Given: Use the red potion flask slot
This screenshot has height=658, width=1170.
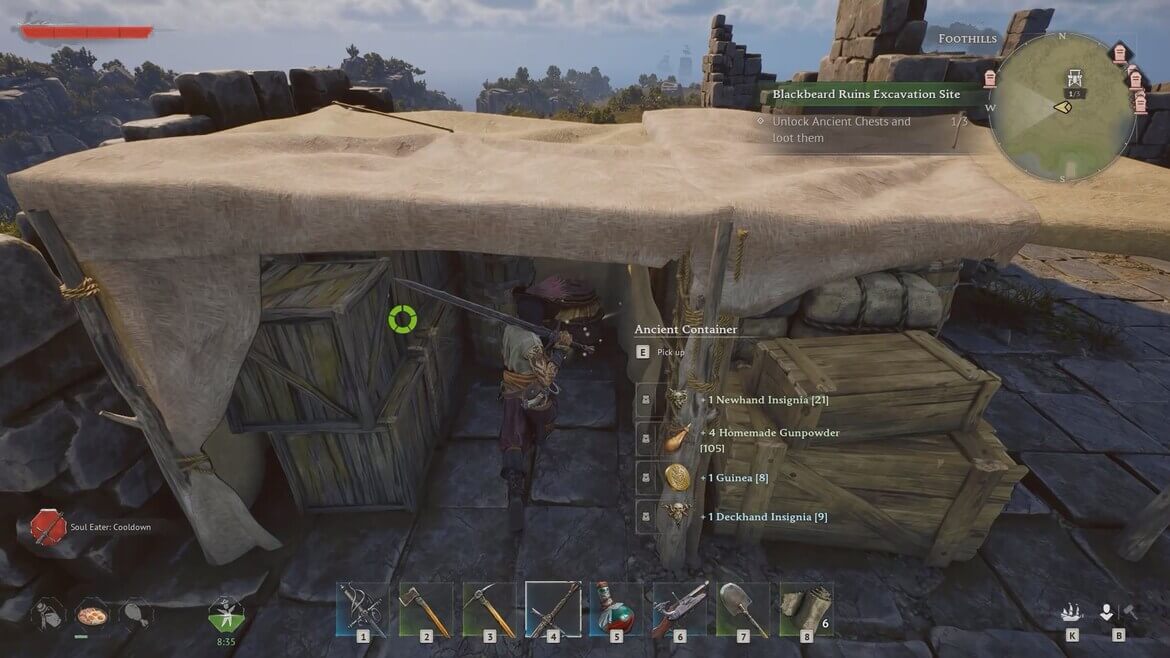Looking at the screenshot, I should (616, 607).
